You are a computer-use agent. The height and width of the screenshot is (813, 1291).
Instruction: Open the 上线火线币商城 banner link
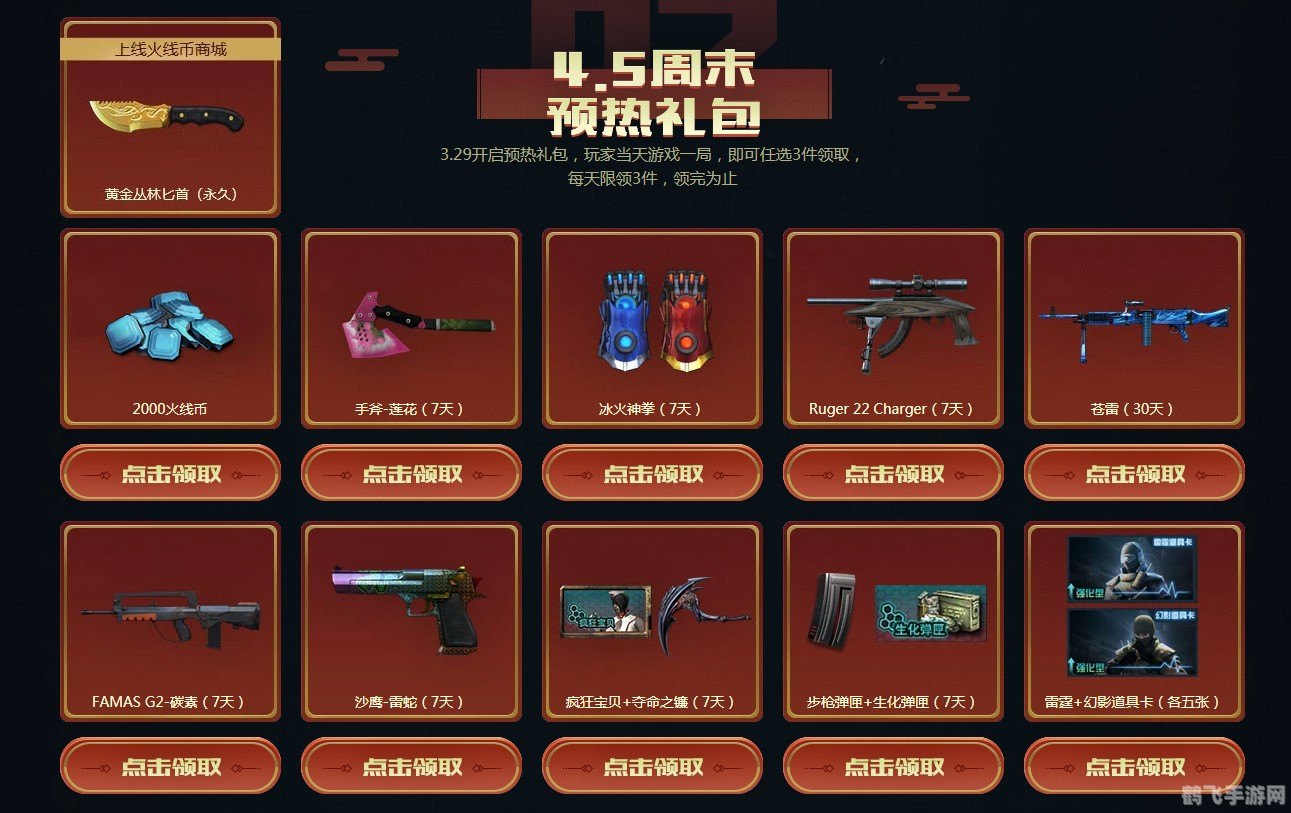pos(168,45)
